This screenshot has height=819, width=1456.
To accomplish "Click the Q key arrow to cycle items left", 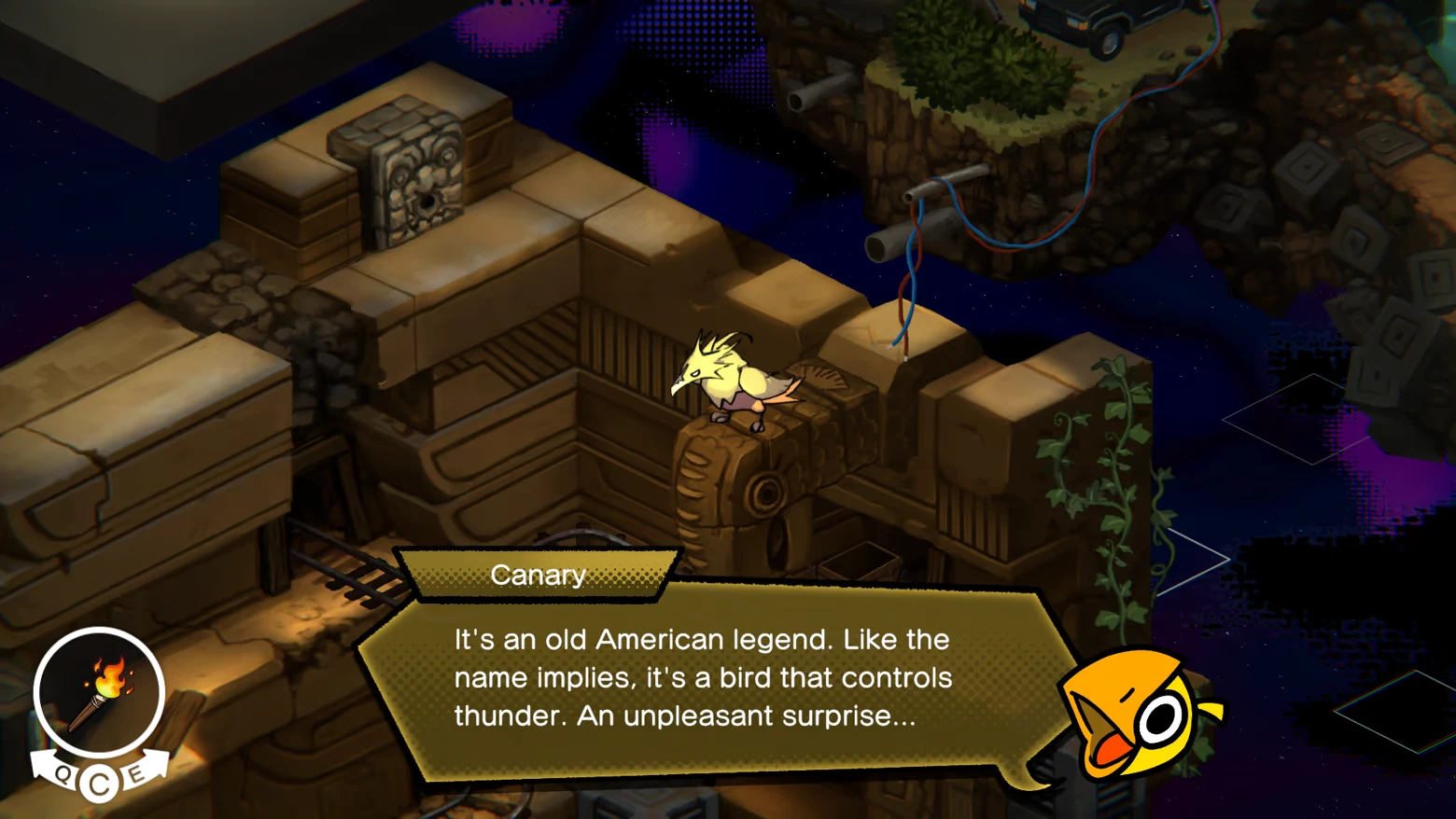I will (x=59, y=771).
